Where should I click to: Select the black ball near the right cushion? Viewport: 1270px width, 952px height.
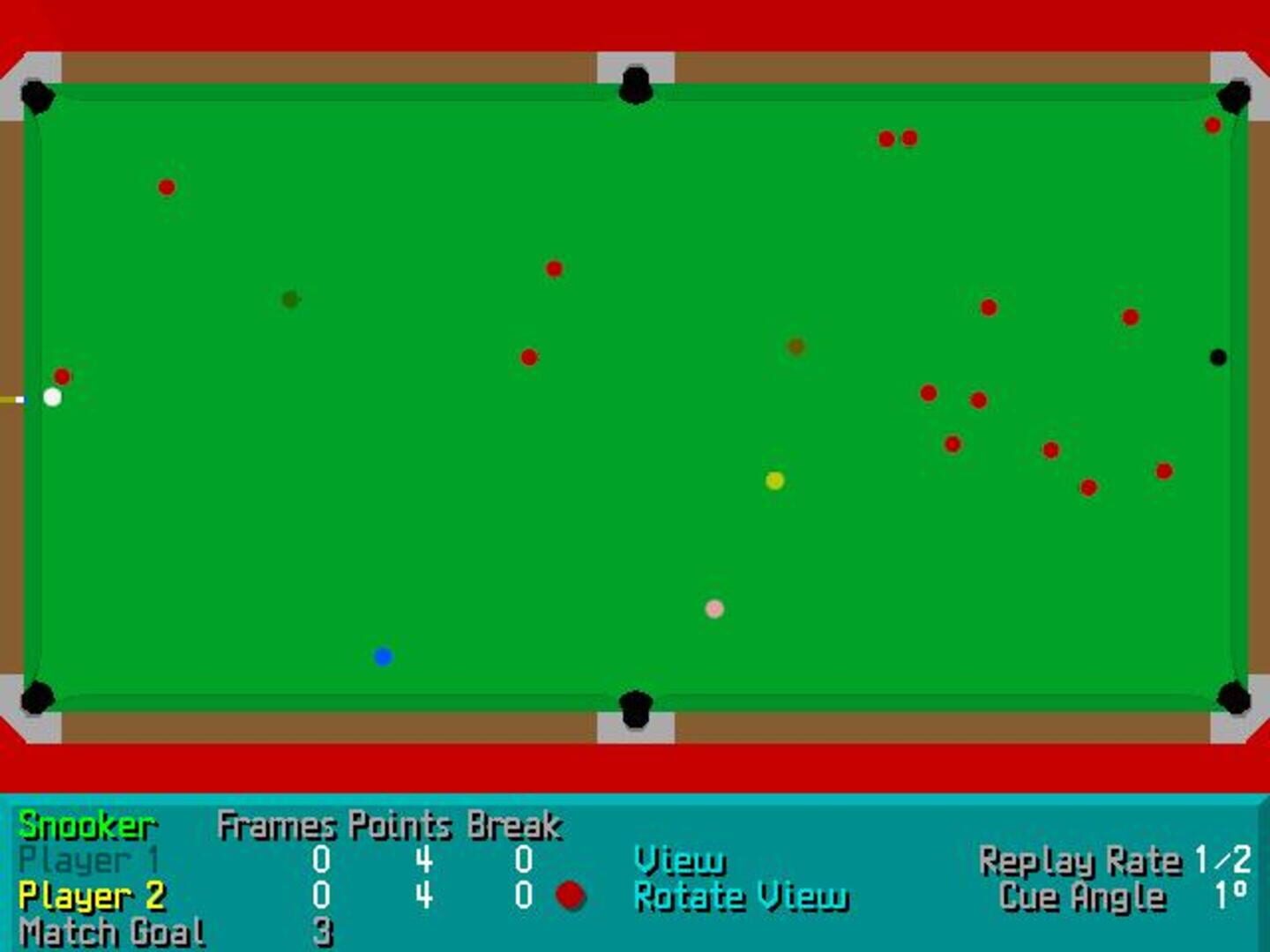pos(1218,356)
